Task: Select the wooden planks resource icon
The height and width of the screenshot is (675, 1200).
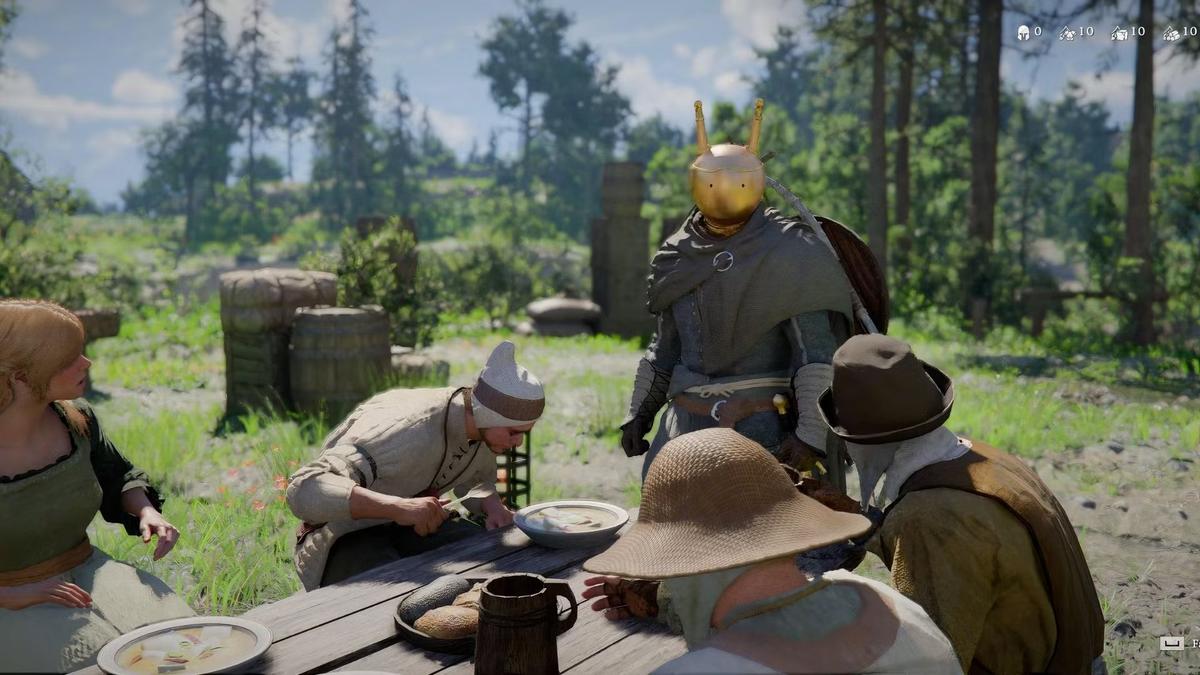Action: point(1120,34)
